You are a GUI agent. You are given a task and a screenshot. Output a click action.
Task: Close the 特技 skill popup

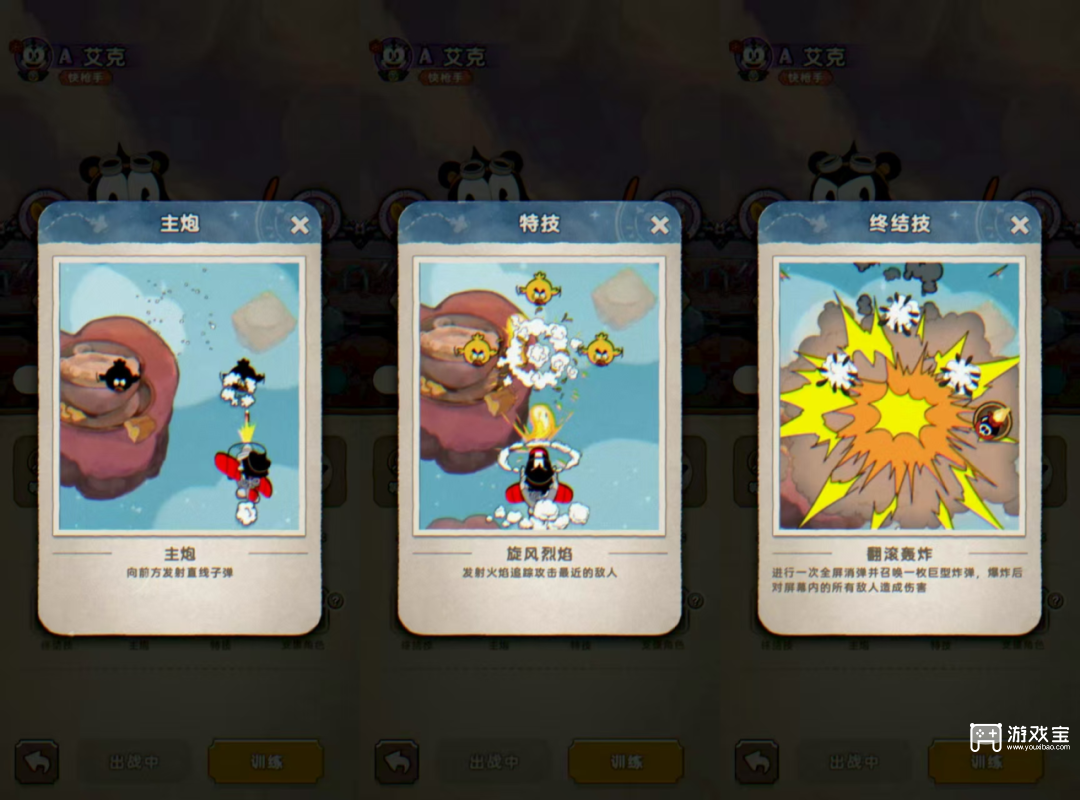tap(659, 225)
